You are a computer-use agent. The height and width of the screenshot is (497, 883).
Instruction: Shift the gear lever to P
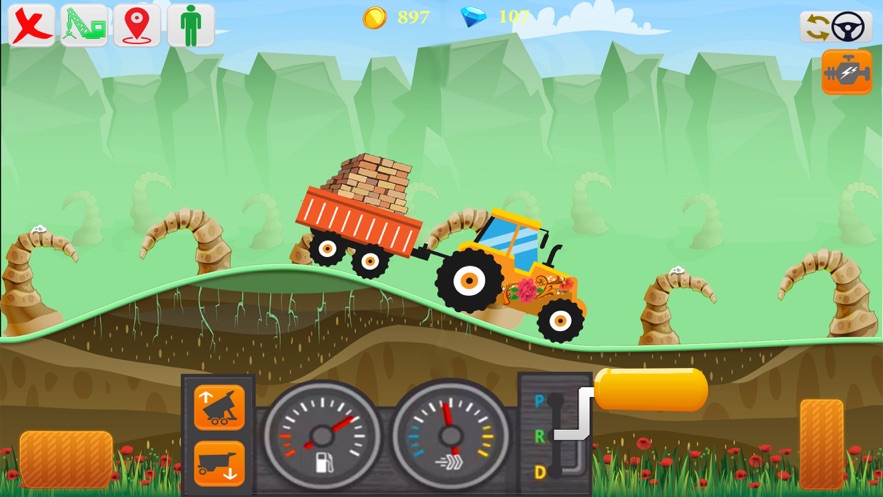click(541, 402)
